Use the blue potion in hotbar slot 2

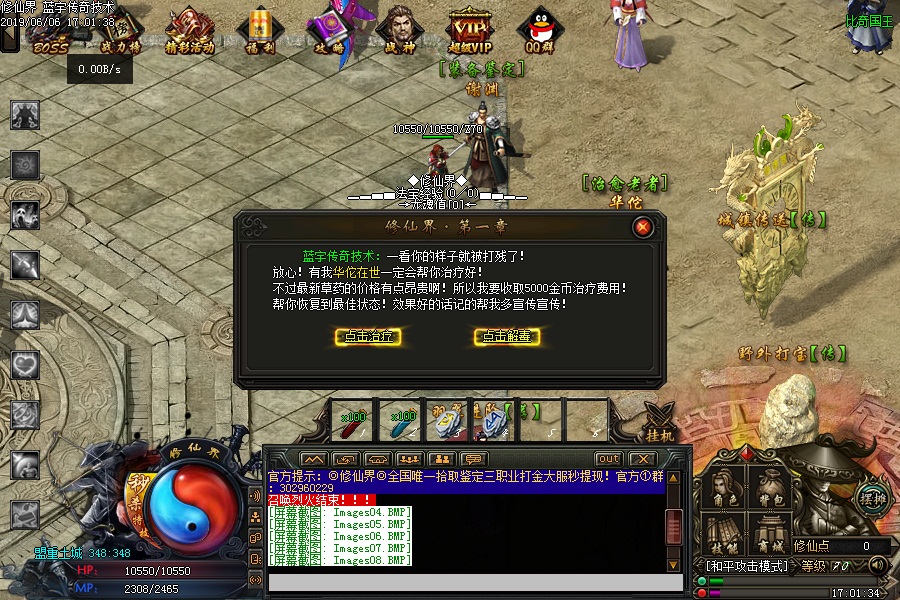point(401,421)
